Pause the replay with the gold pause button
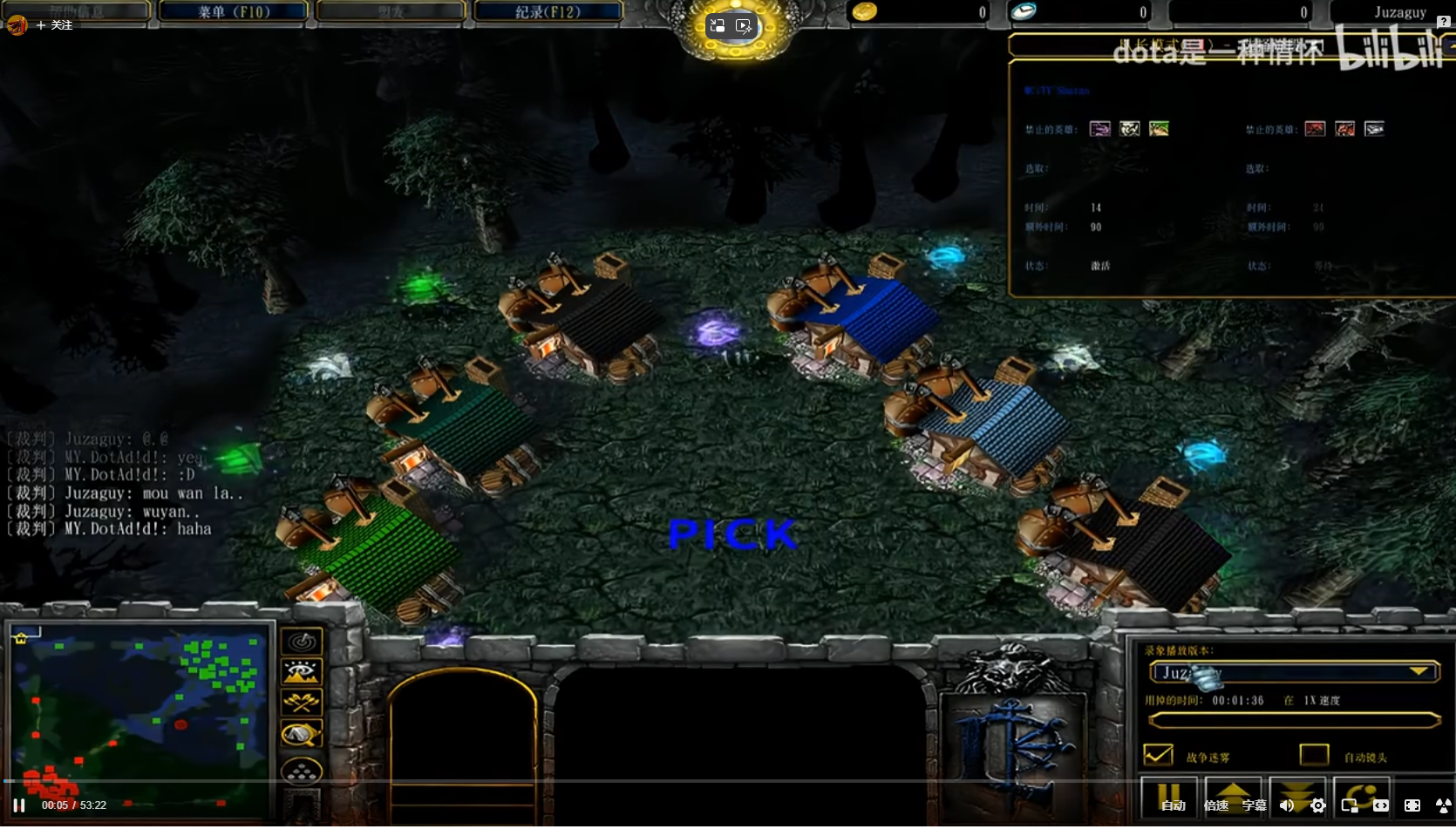1456x829 pixels. click(x=1167, y=791)
